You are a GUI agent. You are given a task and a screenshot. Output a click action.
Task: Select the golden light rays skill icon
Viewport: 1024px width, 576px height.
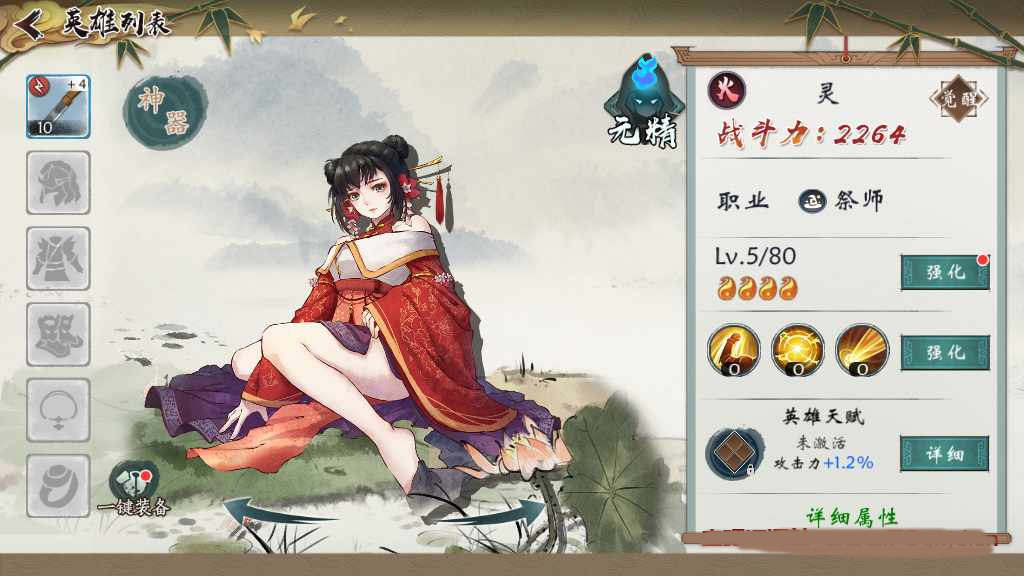[x=862, y=350]
